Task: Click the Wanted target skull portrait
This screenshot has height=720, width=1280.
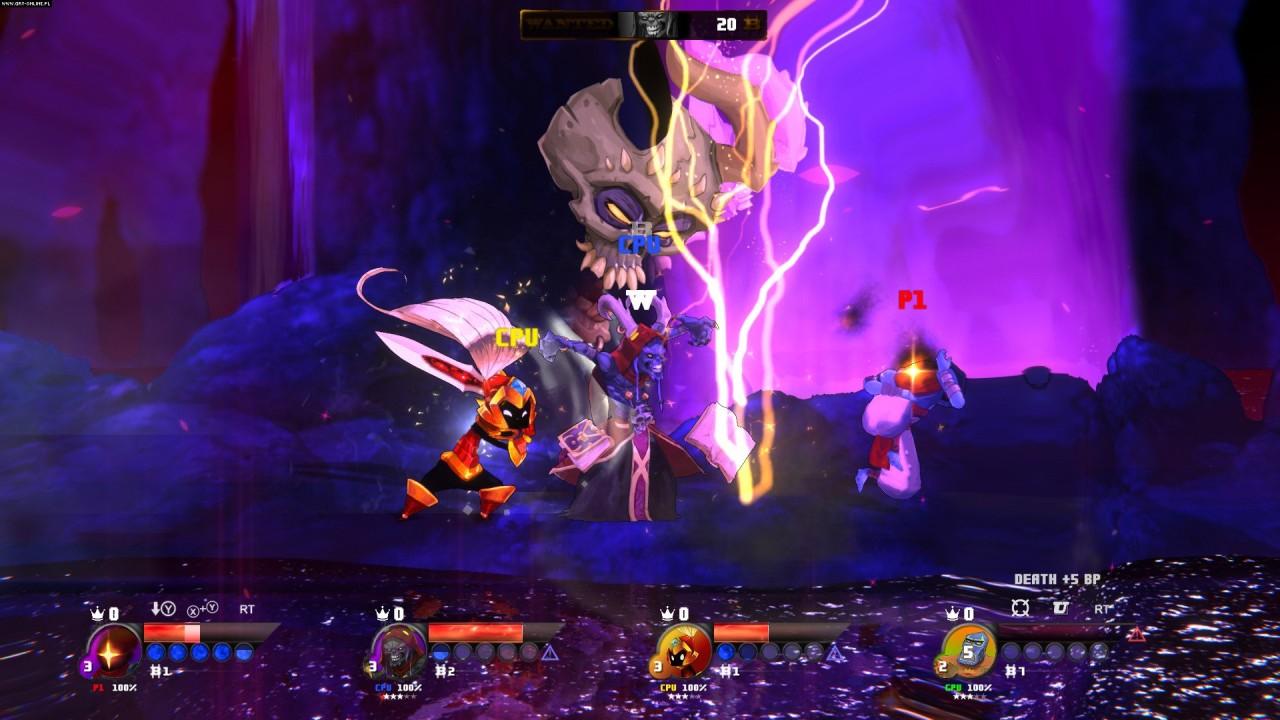Action: pyautogui.click(x=654, y=24)
